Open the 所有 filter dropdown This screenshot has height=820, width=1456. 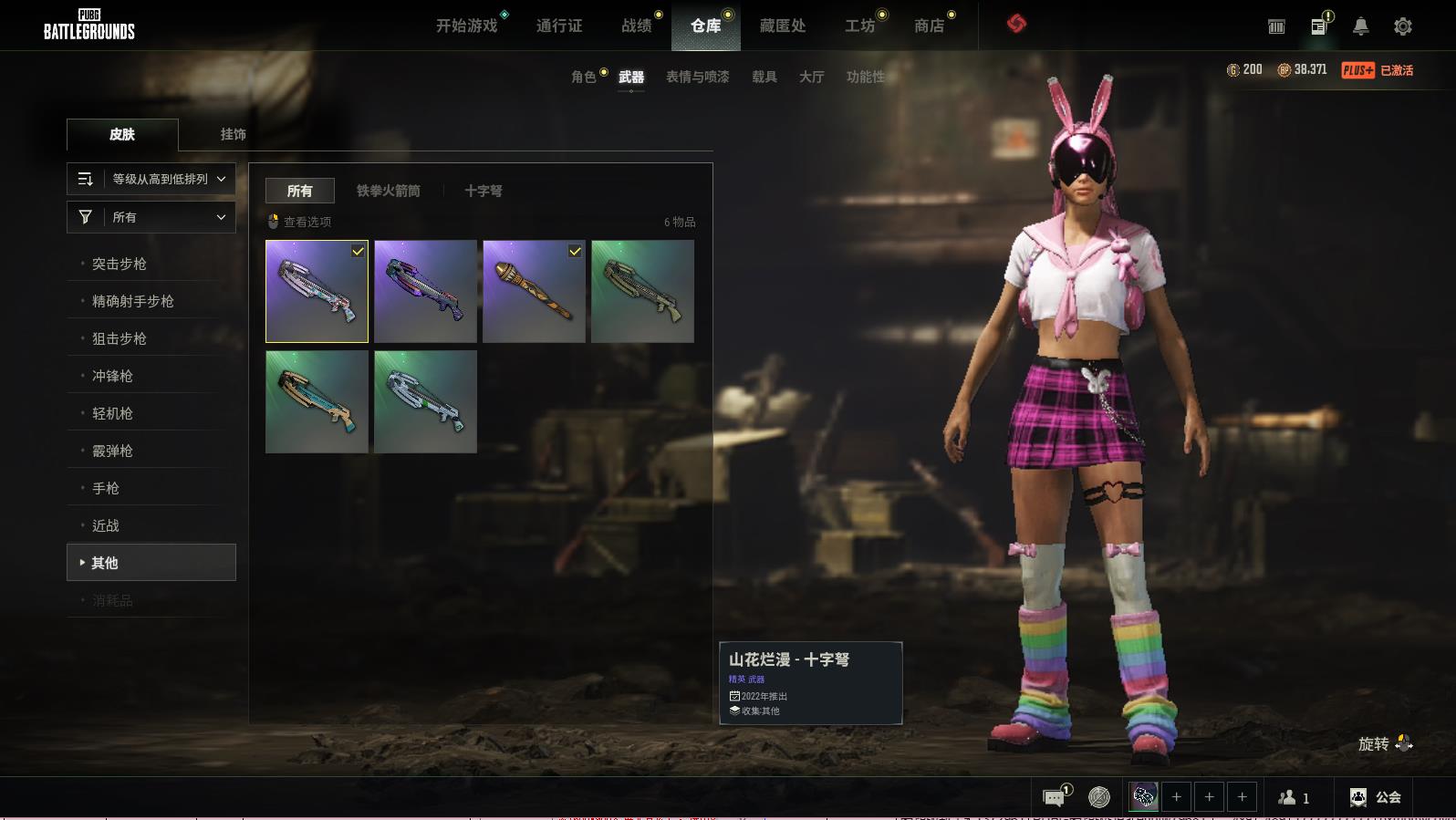[x=151, y=217]
